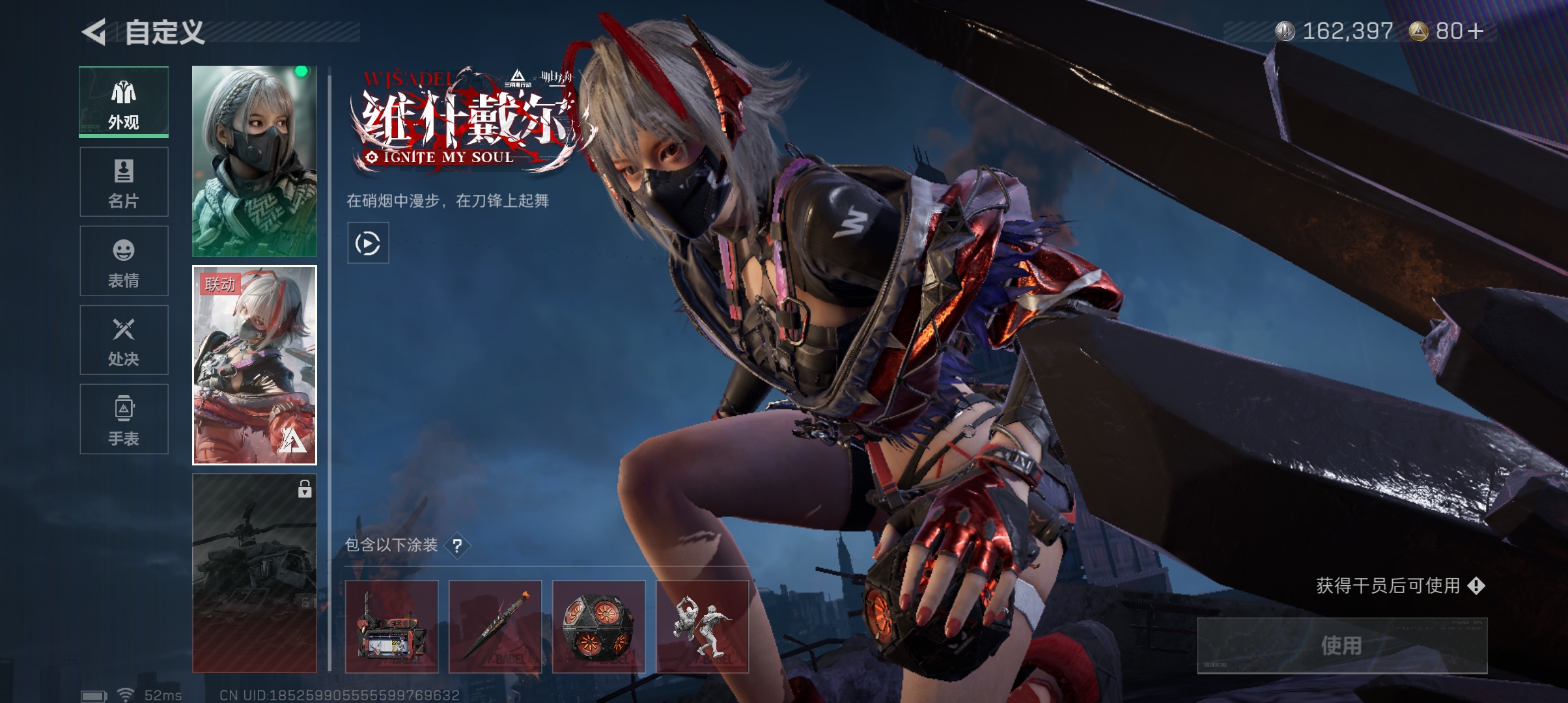Choose the 联动 collab skin thumbnail
The image size is (1568, 703).
255,365
